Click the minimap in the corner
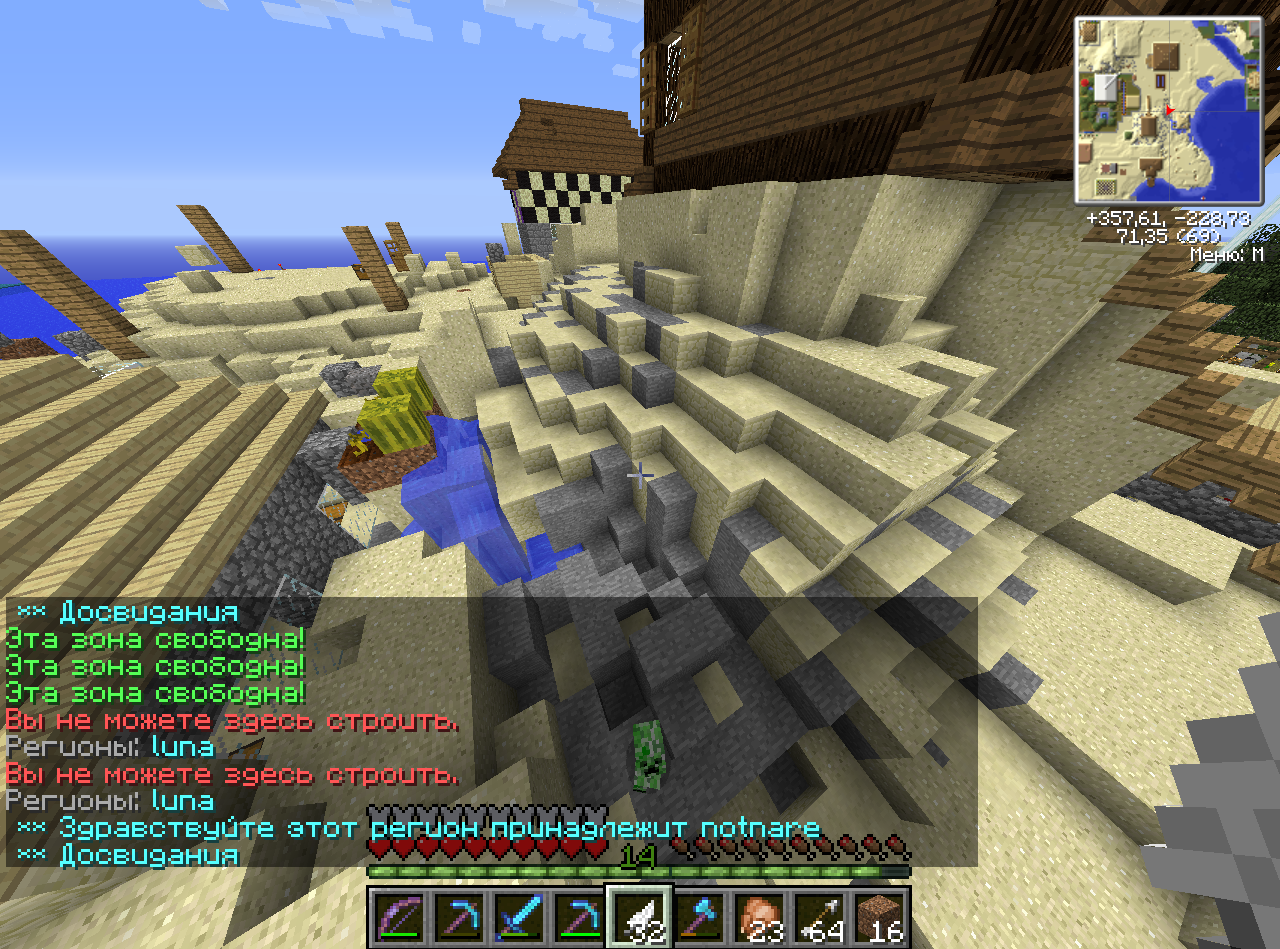The height and width of the screenshot is (949, 1280). click(x=1168, y=110)
